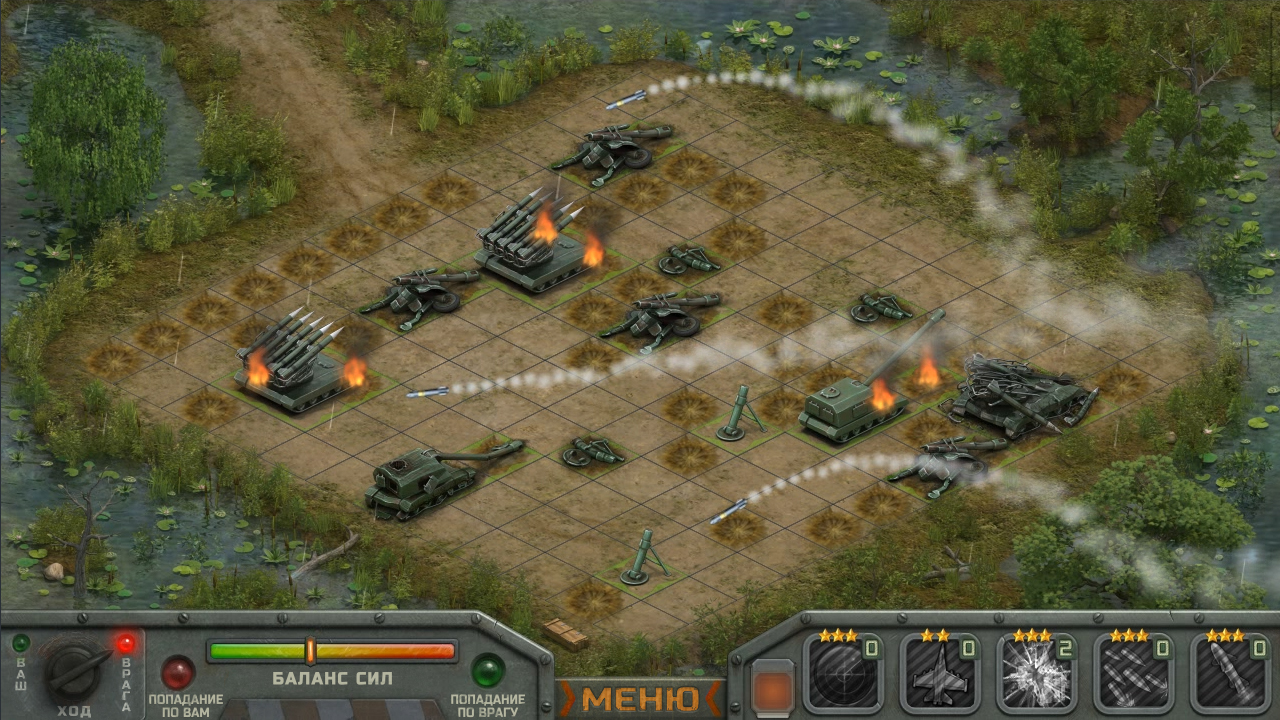Click the БАЛАНС СИЛ slider marker
The width and height of the screenshot is (1280, 720).
click(x=310, y=648)
